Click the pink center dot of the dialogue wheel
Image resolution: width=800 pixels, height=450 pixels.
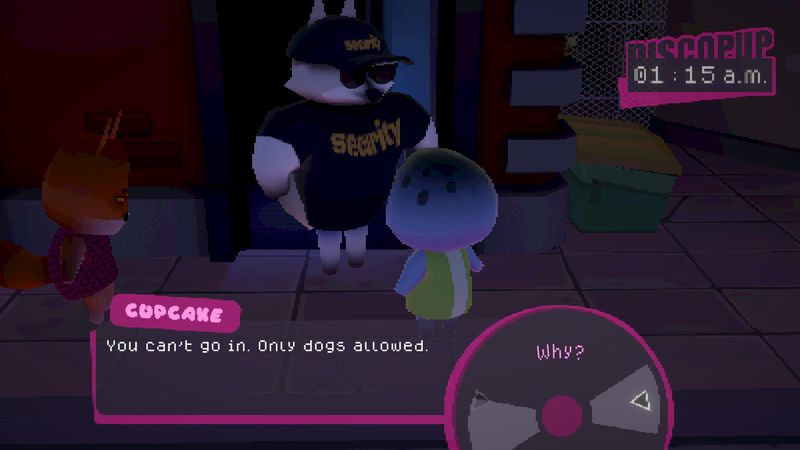[x=562, y=413]
